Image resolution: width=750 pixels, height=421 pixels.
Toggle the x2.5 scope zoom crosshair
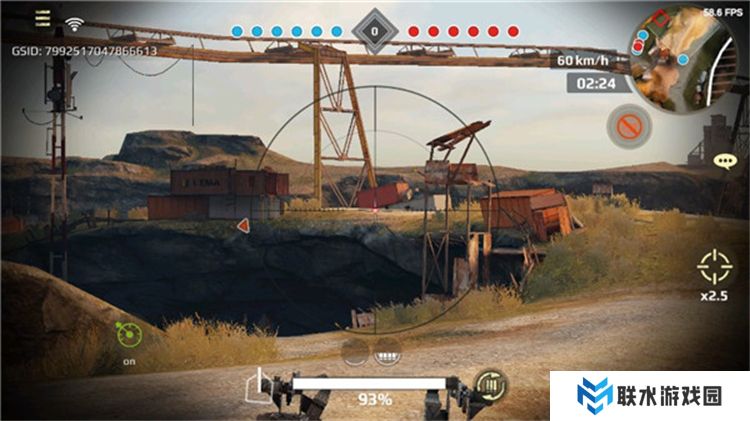tap(715, 267)
